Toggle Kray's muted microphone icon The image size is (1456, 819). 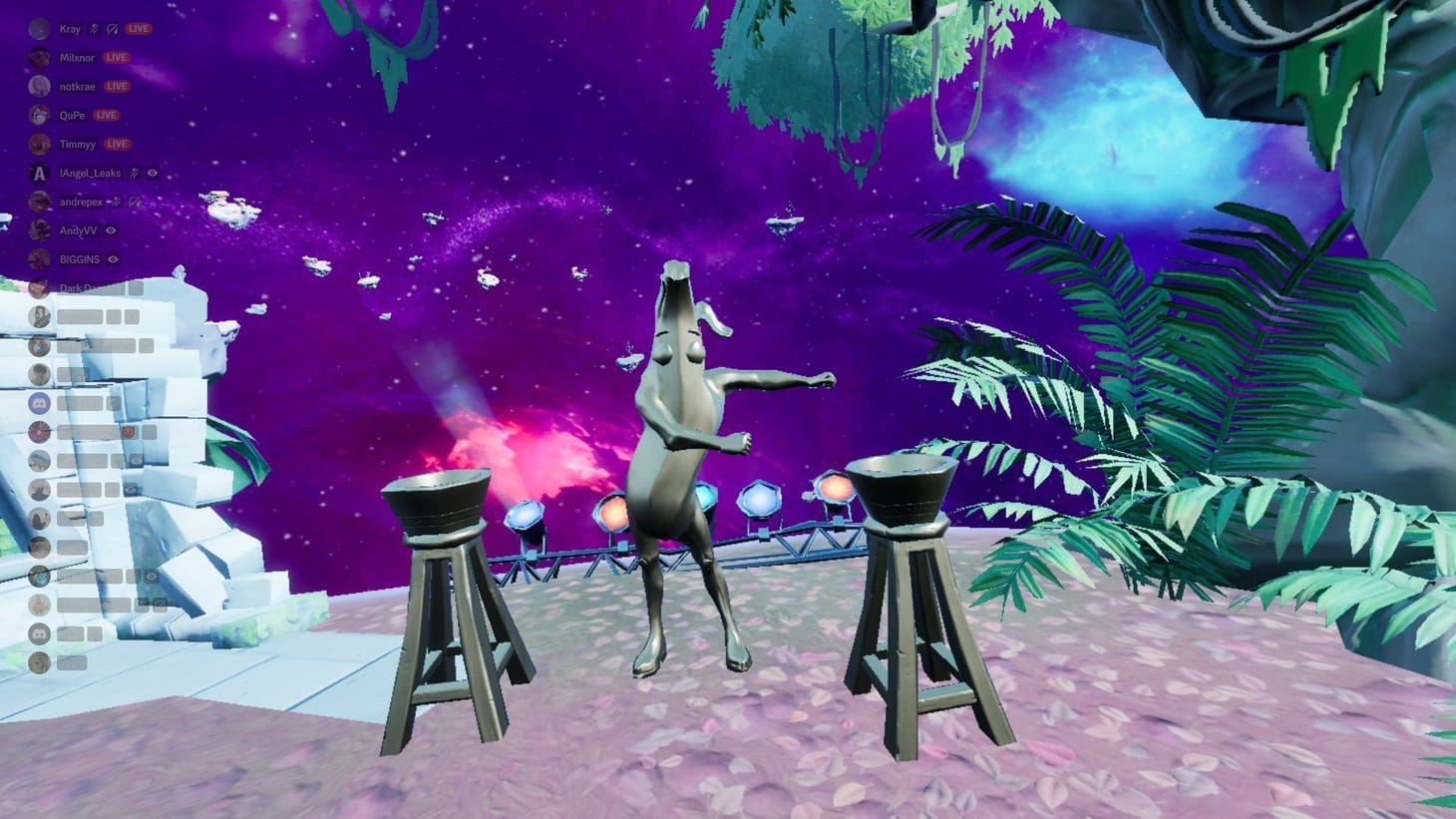(x=94, y=29)
